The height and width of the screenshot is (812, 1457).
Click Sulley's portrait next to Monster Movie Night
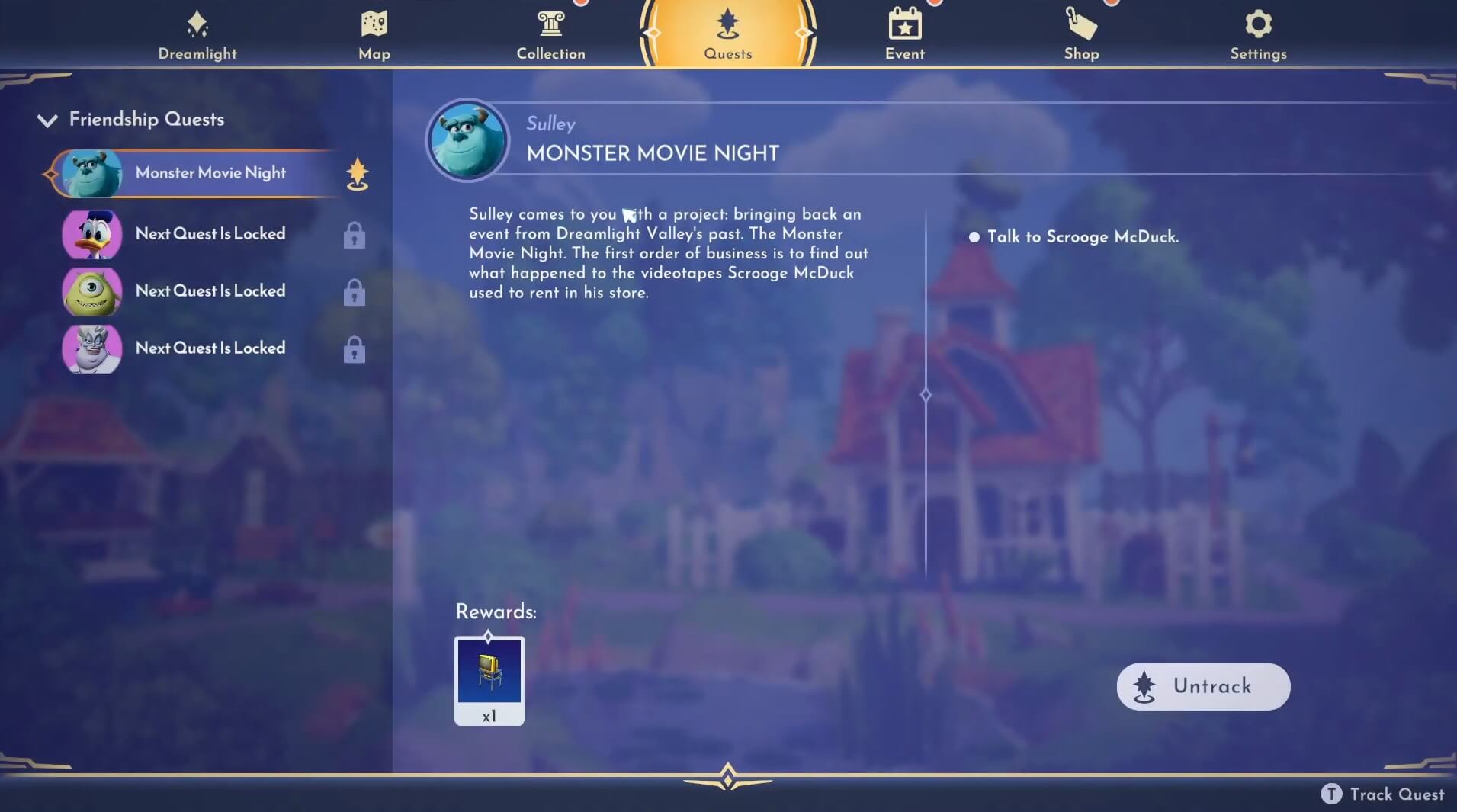tap(91, 173)
